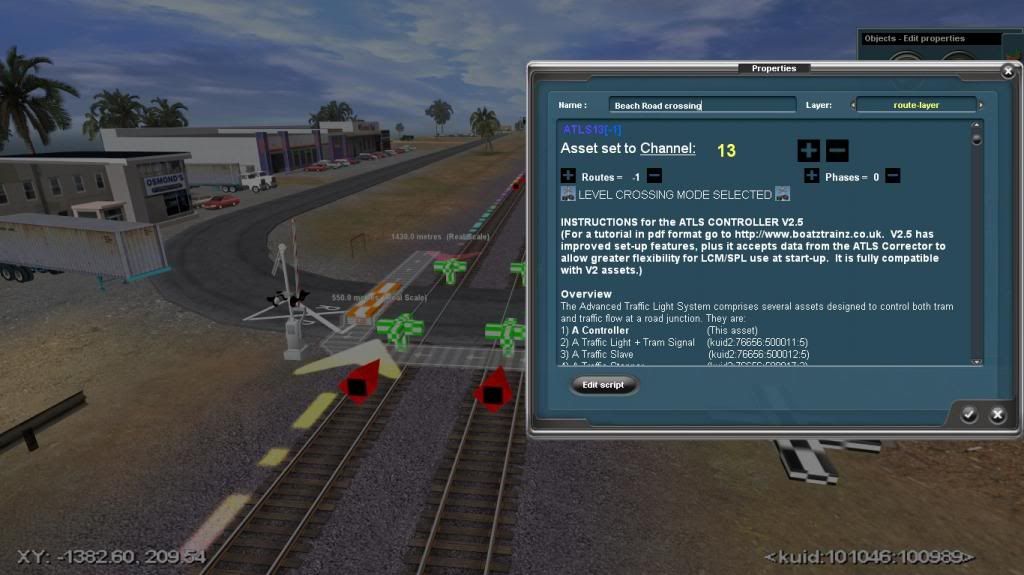Close the Properties window from the title corner
The image size is (1024, 575).
1007,72
